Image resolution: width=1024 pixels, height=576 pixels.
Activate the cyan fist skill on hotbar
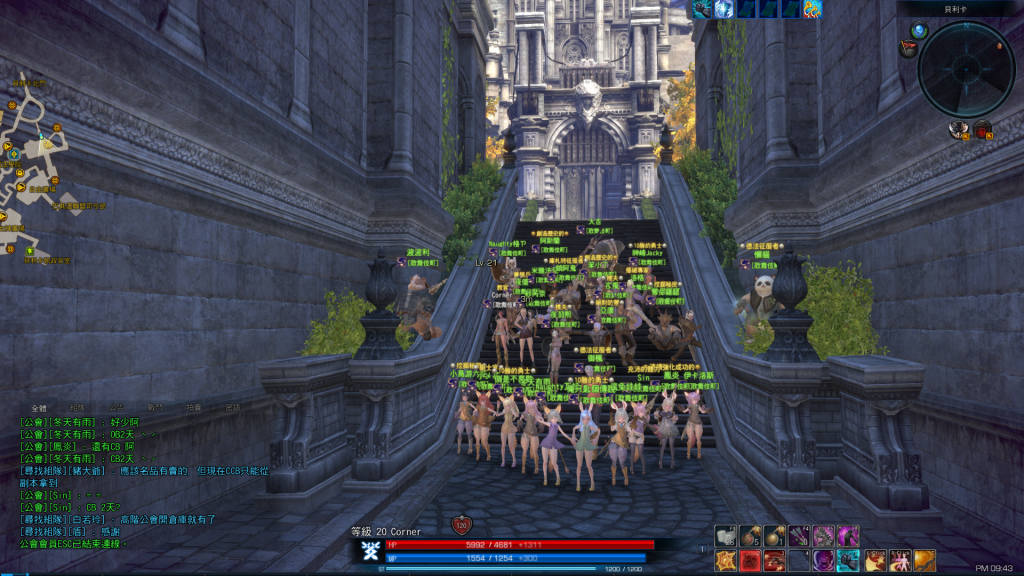click(x=848, y=560)
